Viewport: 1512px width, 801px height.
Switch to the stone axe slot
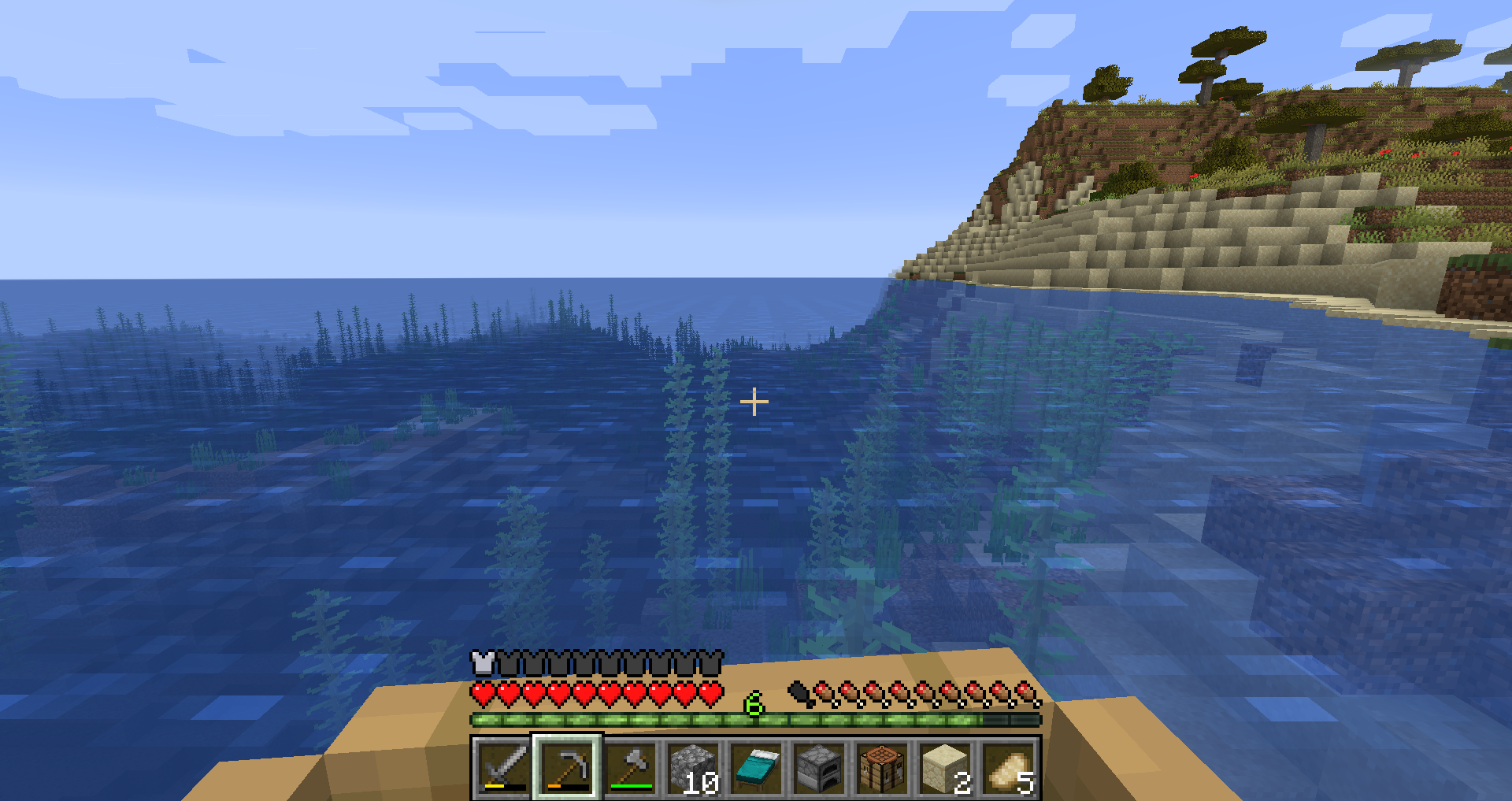click(x=630, y=768)
